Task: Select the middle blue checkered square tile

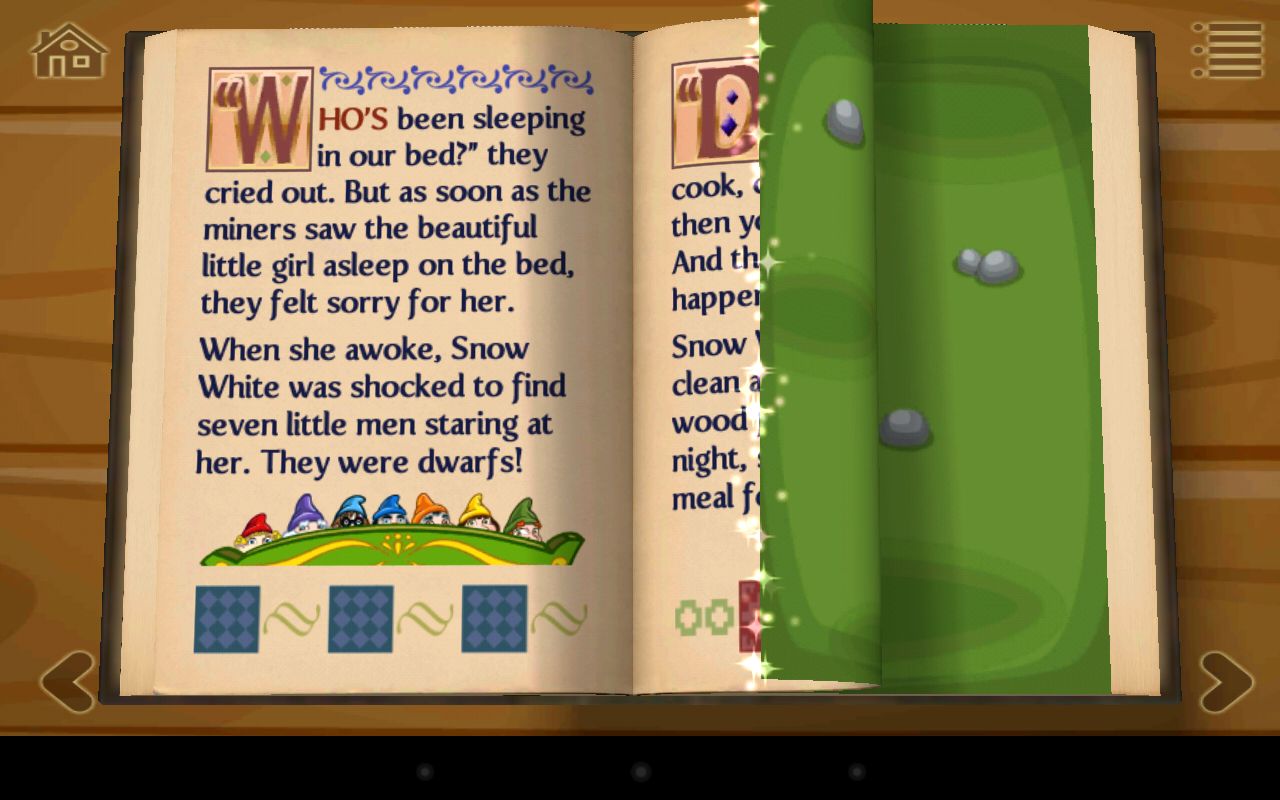Action: tap(360, 618)
